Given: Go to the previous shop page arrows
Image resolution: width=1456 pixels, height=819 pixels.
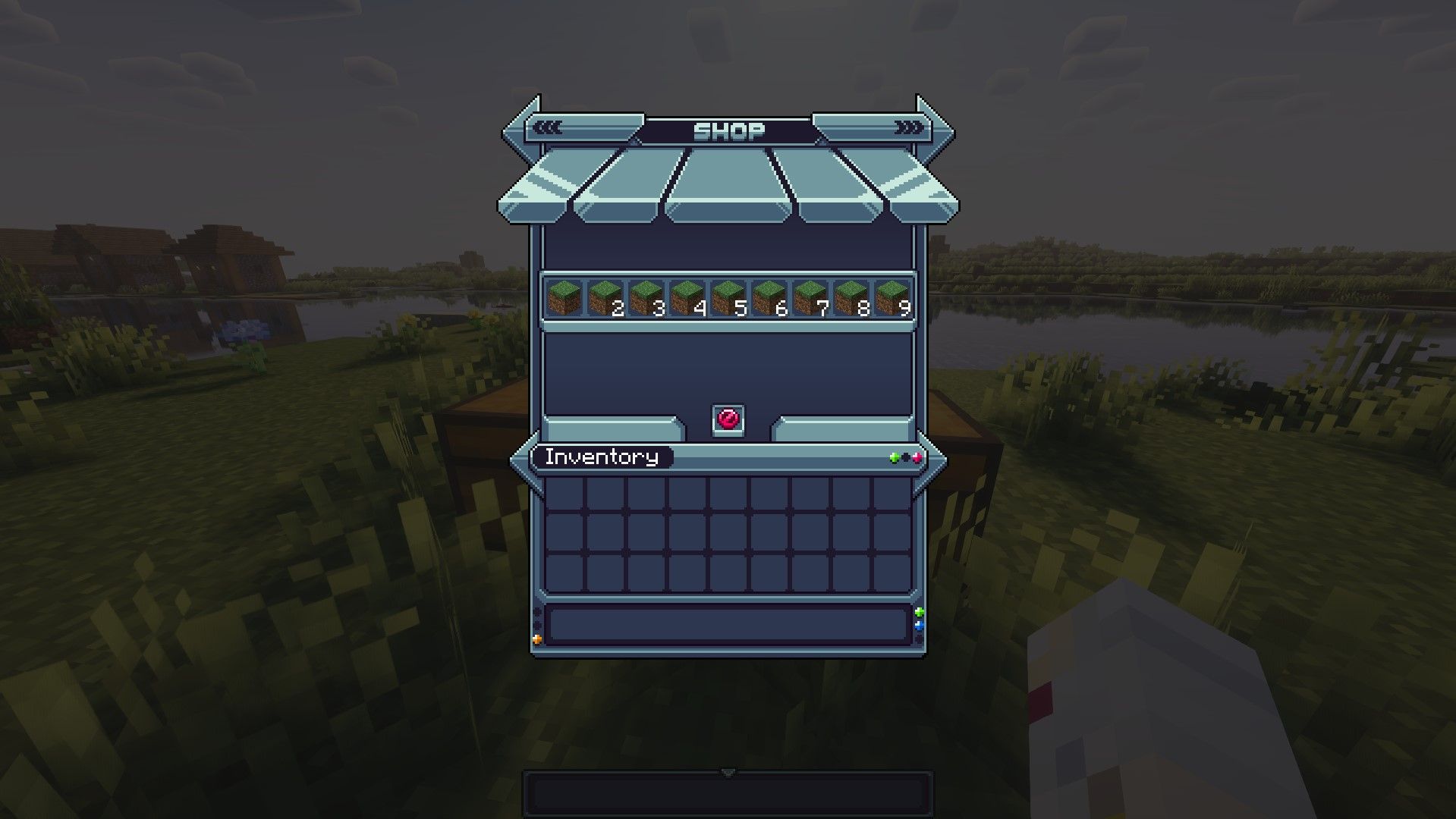Looking at the screenshot, I should tap(547, 128).
